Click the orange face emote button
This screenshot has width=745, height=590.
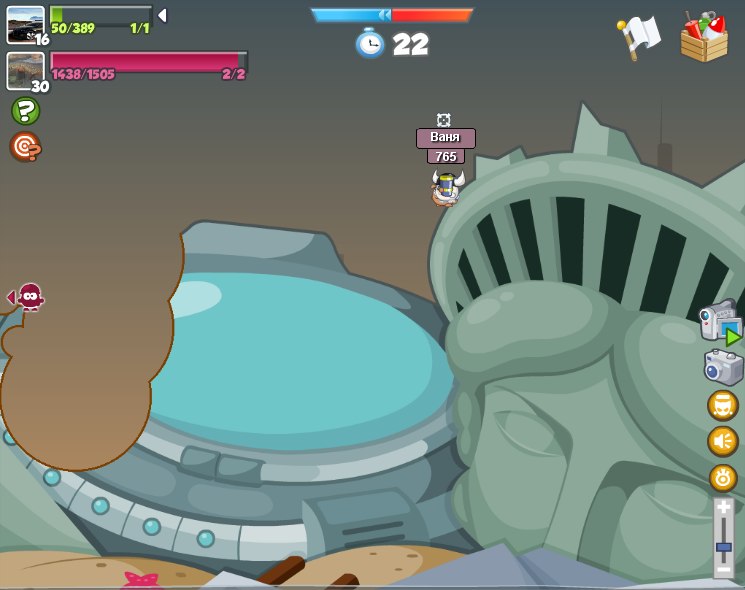tap(722, 405)
